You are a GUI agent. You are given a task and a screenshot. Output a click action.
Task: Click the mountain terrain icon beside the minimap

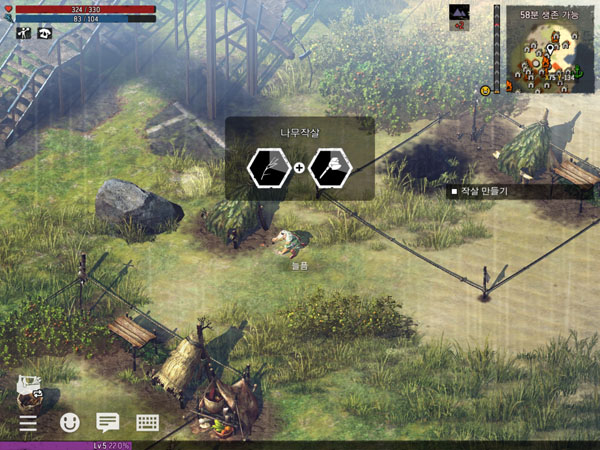point(460,12)
